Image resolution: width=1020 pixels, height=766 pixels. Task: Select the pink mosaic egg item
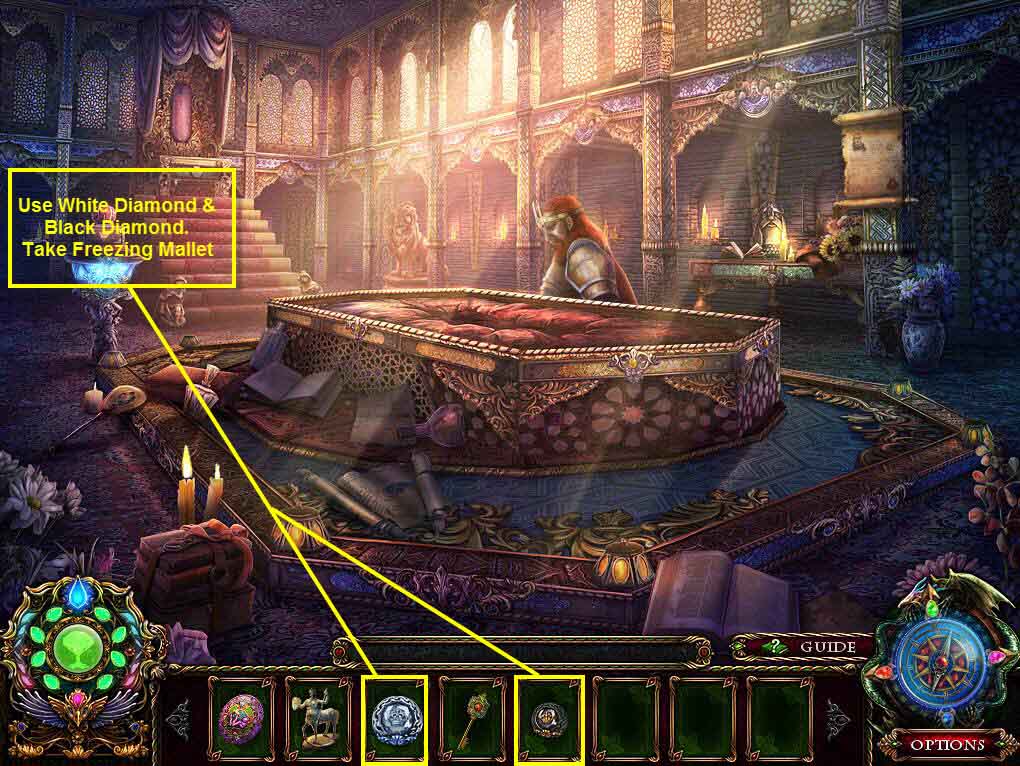[241, 718]
